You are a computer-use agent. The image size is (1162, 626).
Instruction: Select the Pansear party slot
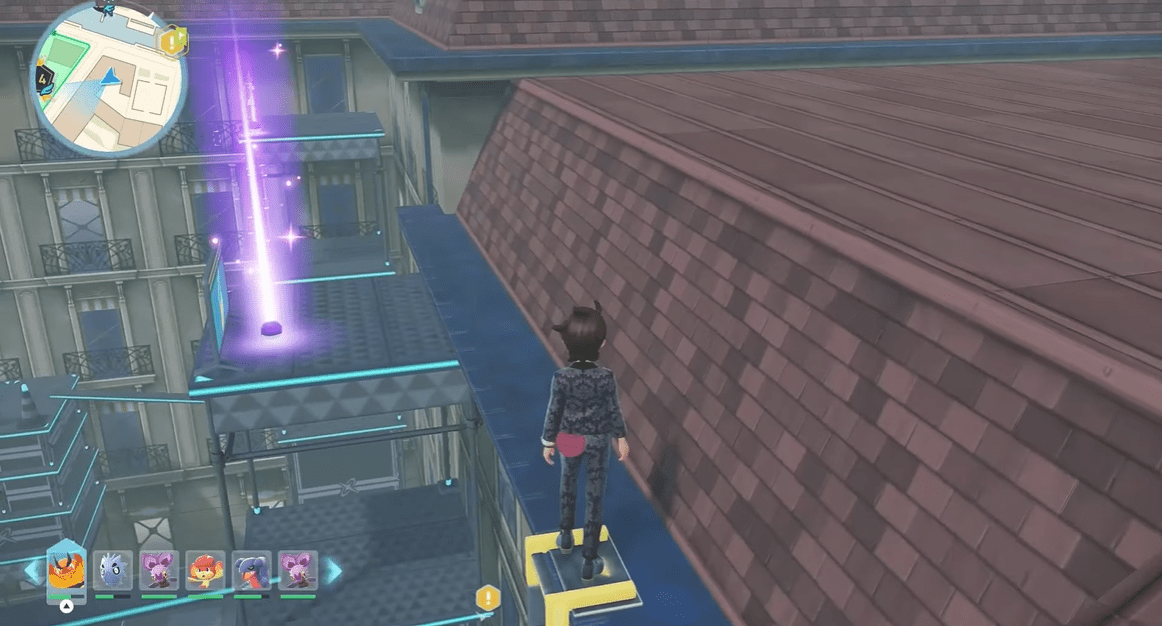[x=205, y=571]
